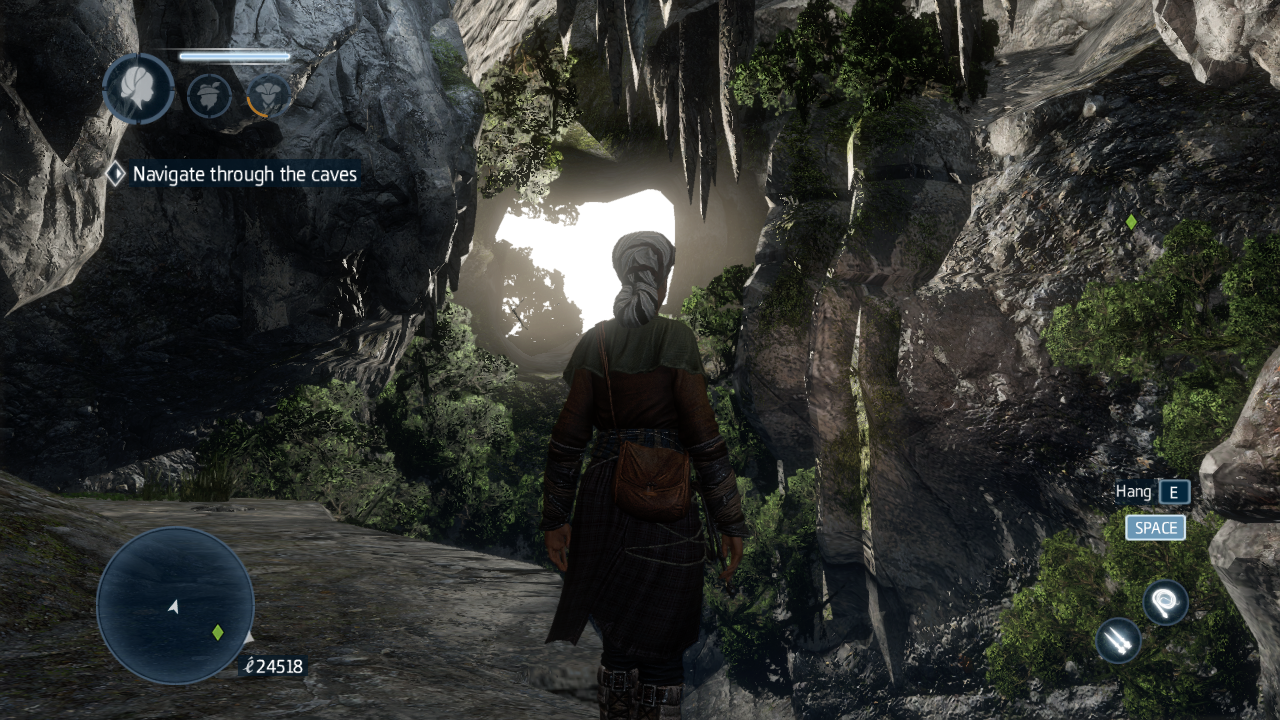The width and height of the screenshot is (1280, 720).
Task: Click the green diamond marker on minimap
Action: click(x=217, y=632)
